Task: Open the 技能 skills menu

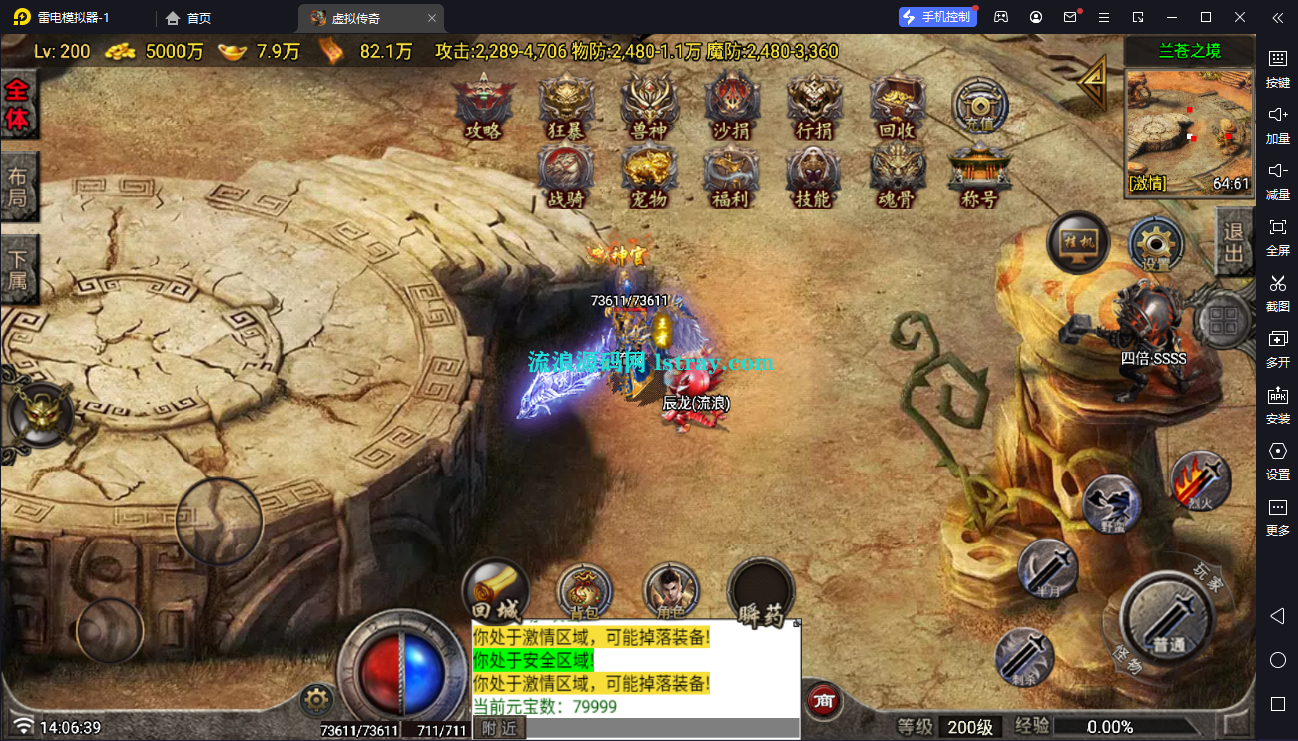Action: (813, 175)
